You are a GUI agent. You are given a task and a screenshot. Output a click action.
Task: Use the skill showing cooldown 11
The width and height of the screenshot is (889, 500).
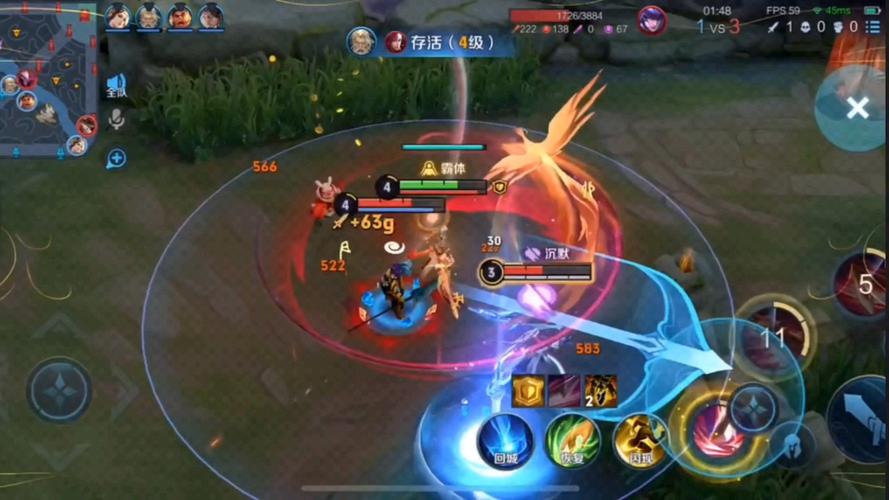pos(773,337)
